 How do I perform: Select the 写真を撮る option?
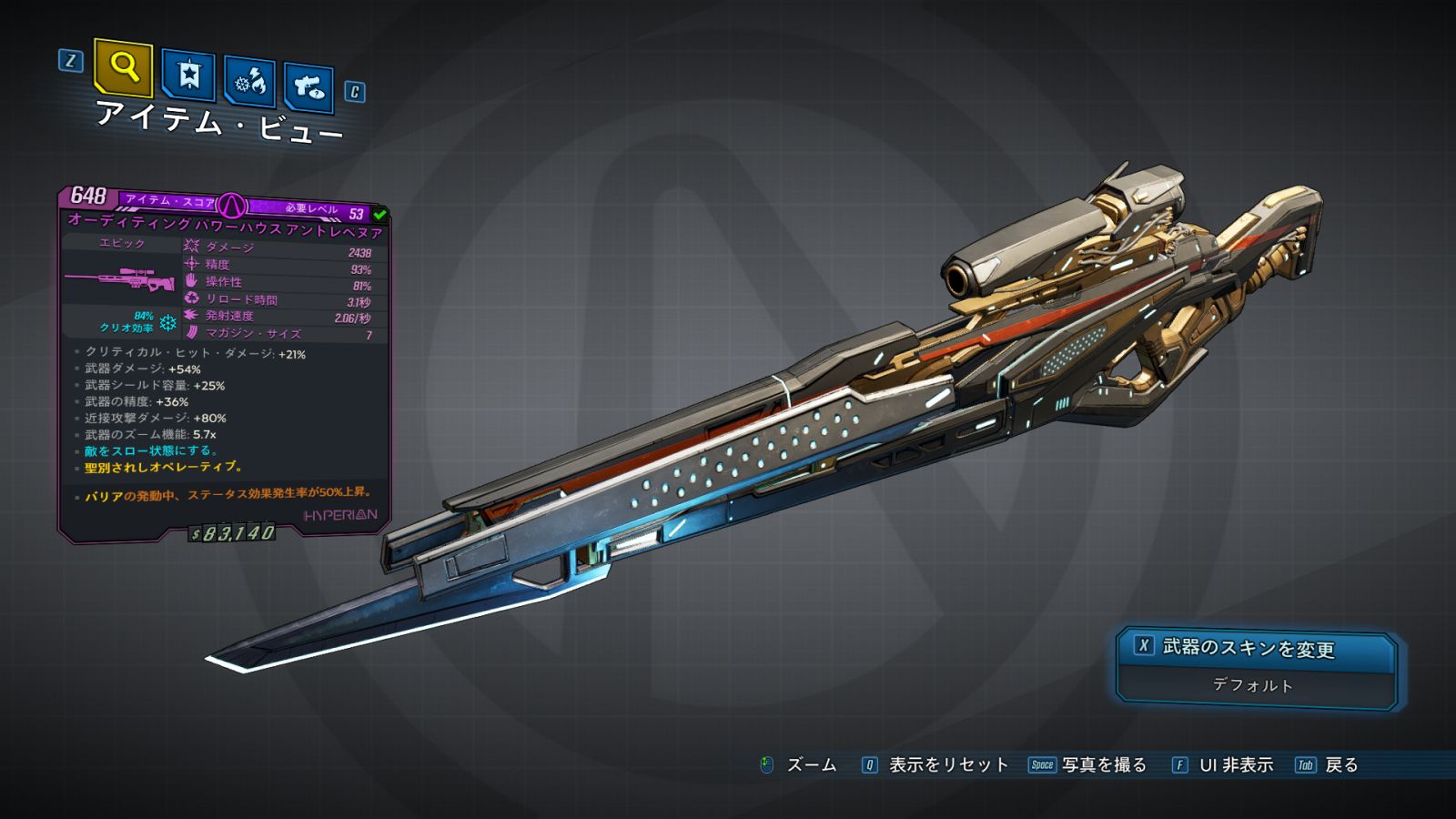[x=1104, y=765]
